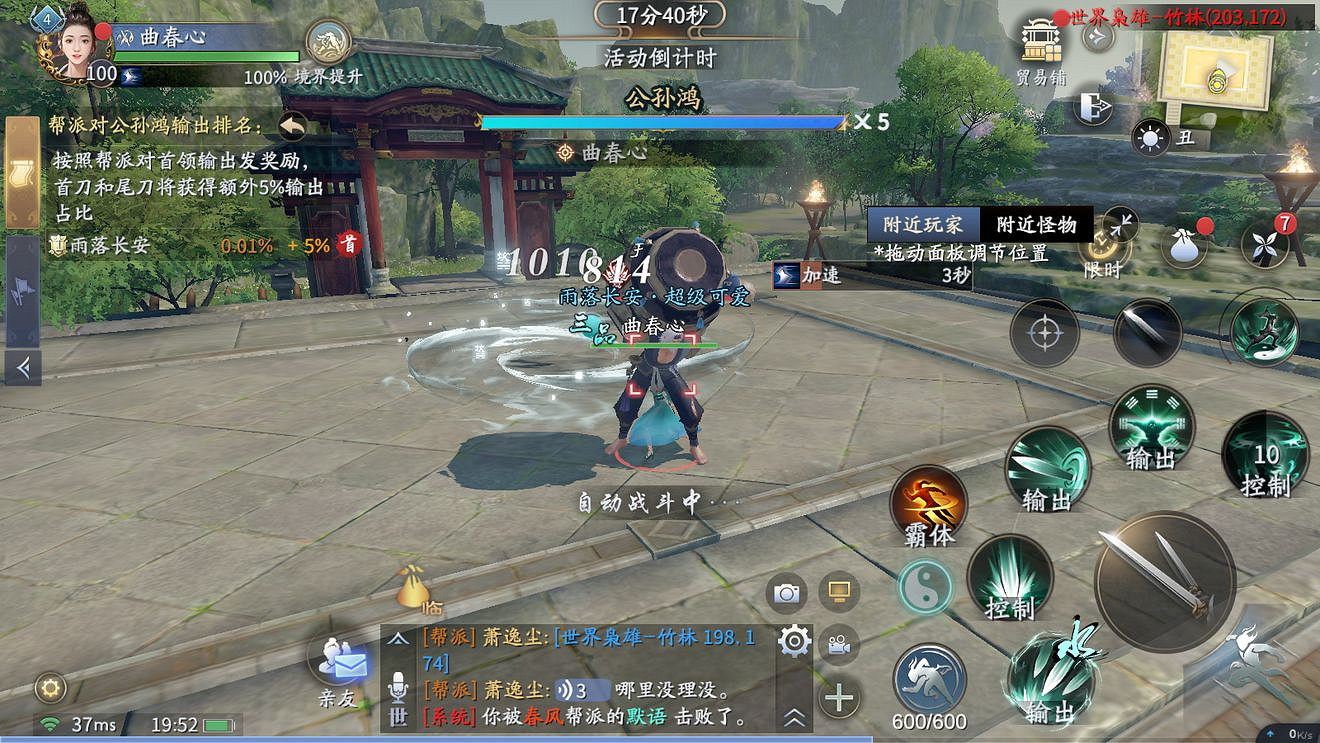Take a screenshot with the camera icon
This screenshot has width=1320, height=743.
point(789,593)
